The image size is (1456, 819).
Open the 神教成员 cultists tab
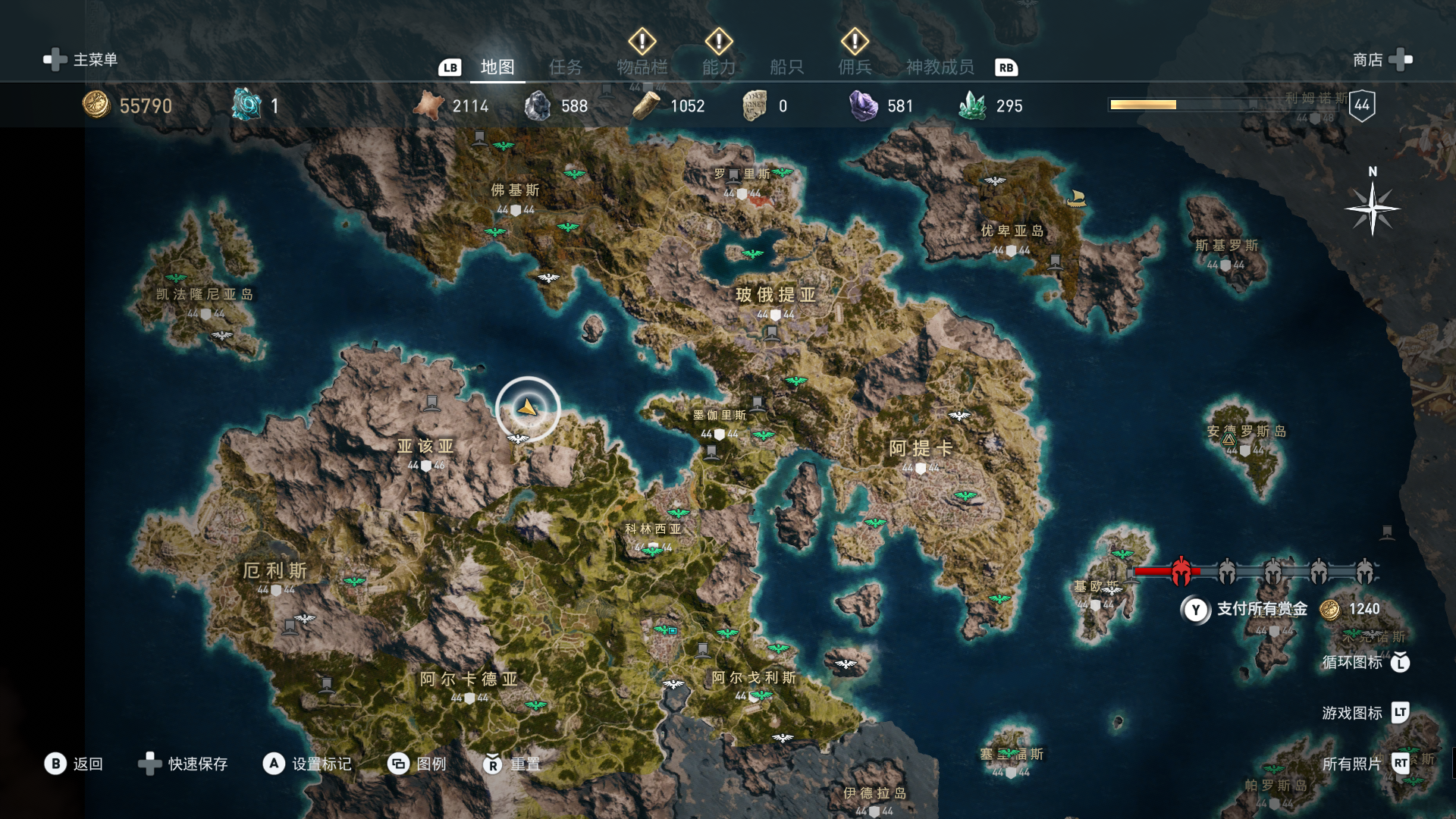tap(940, 67)
